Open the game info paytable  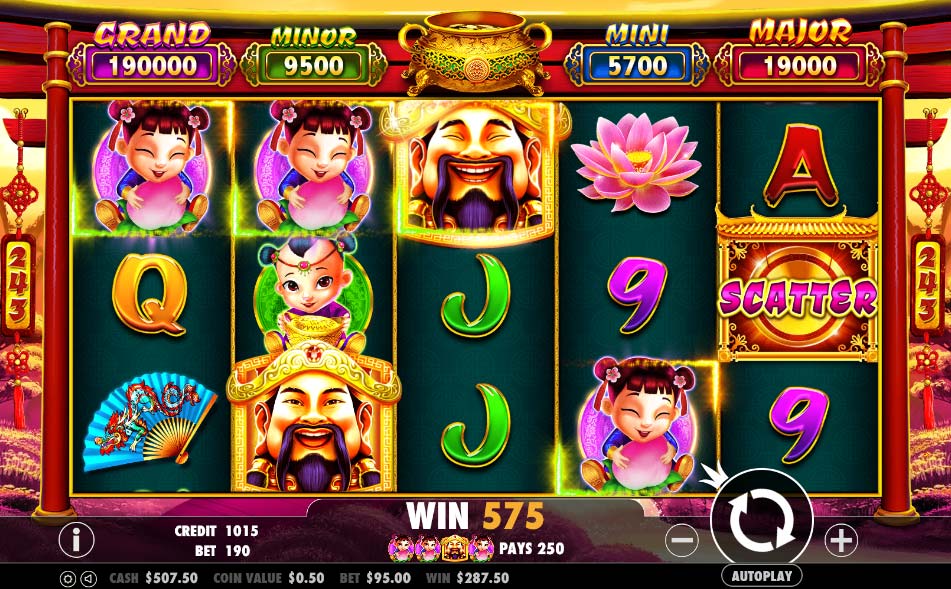coord(76,540)
